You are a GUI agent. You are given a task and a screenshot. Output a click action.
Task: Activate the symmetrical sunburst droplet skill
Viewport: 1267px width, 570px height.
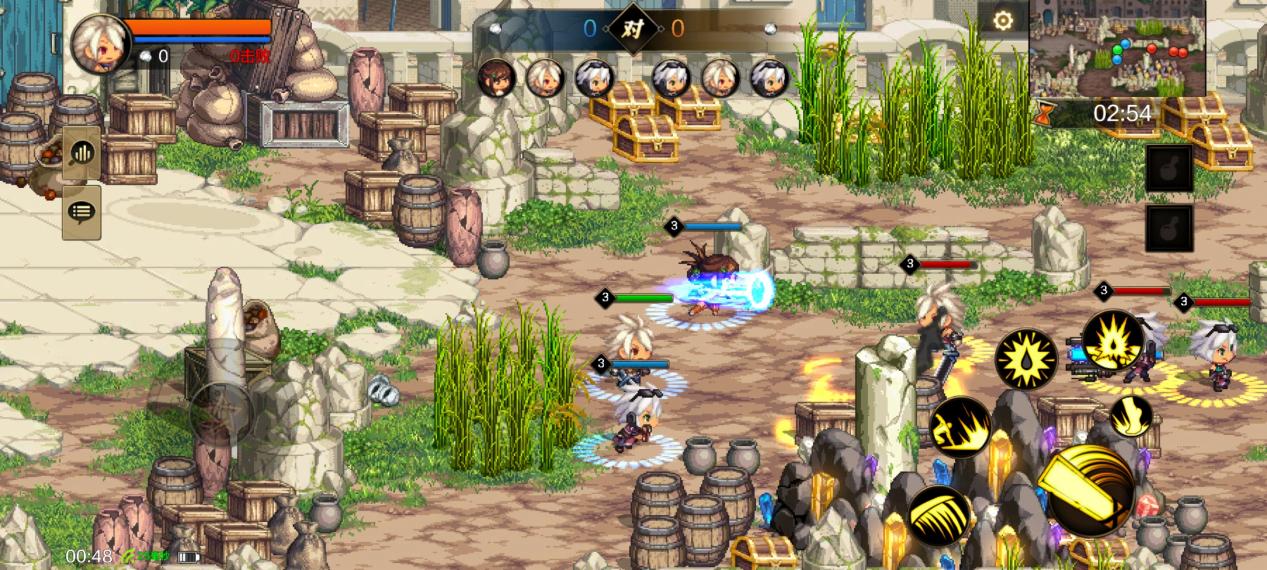click(x=1025, y=359)
